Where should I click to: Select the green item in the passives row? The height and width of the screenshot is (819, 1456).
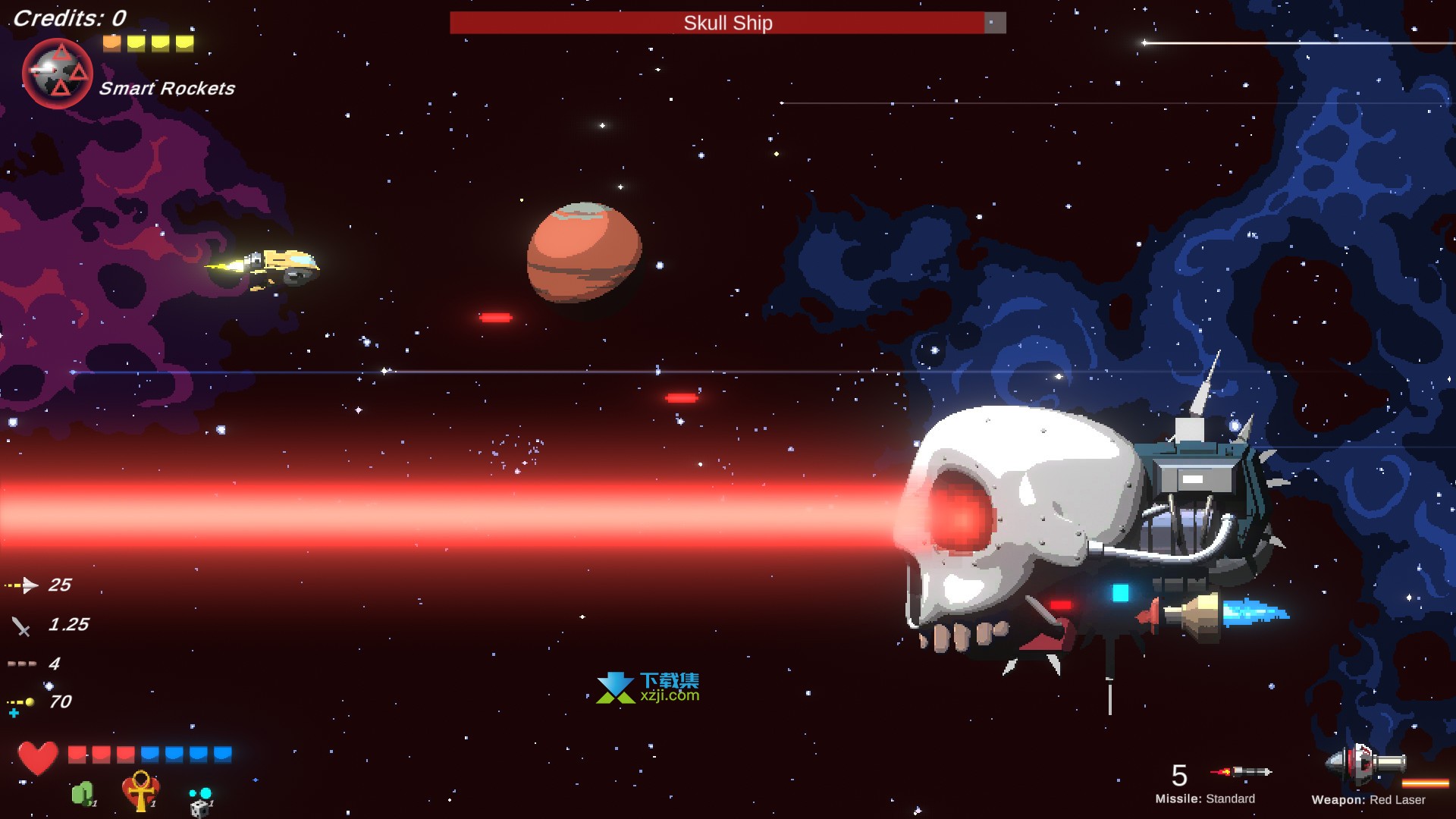tap(83, 794)
